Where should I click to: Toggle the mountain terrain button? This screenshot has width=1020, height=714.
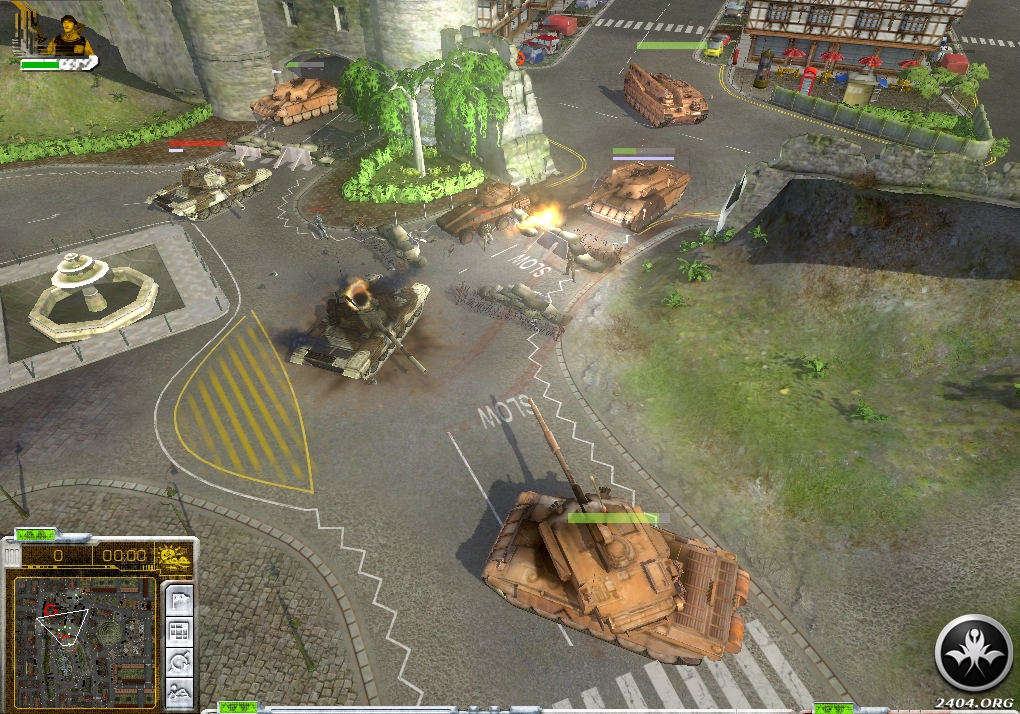(180, 690)
